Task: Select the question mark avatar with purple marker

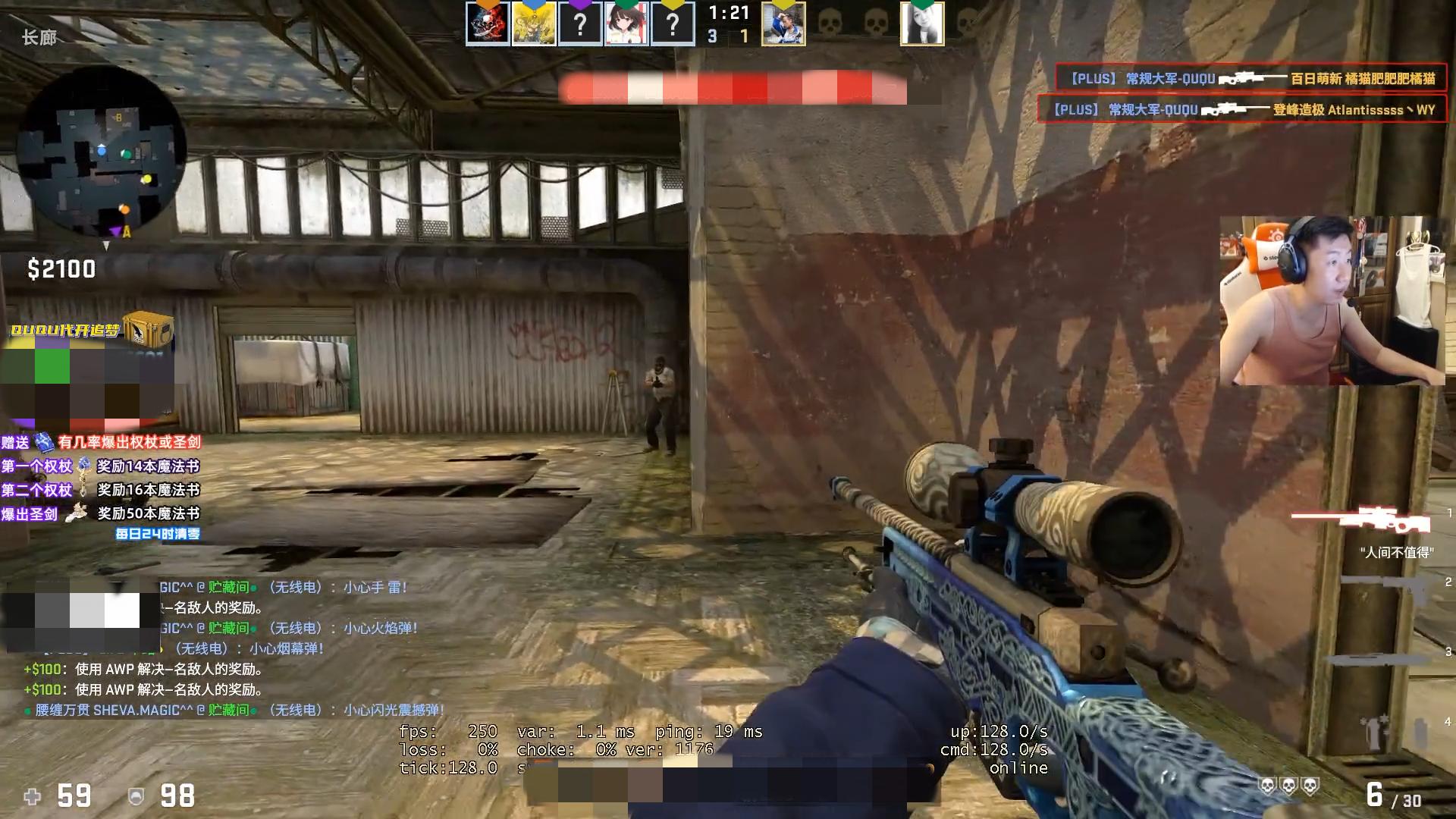Action: 580,24
